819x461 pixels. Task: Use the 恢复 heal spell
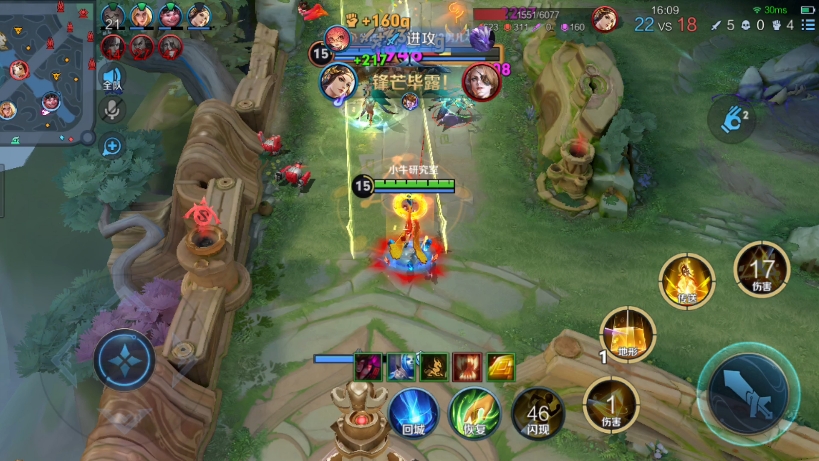pos(475,411)
